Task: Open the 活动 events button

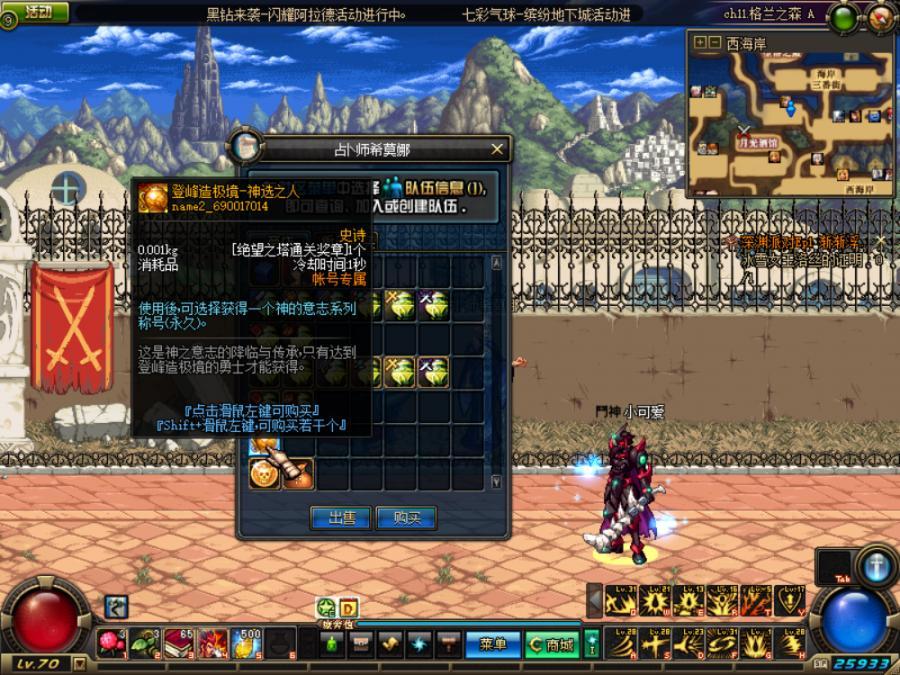Action: coord(37,12)
